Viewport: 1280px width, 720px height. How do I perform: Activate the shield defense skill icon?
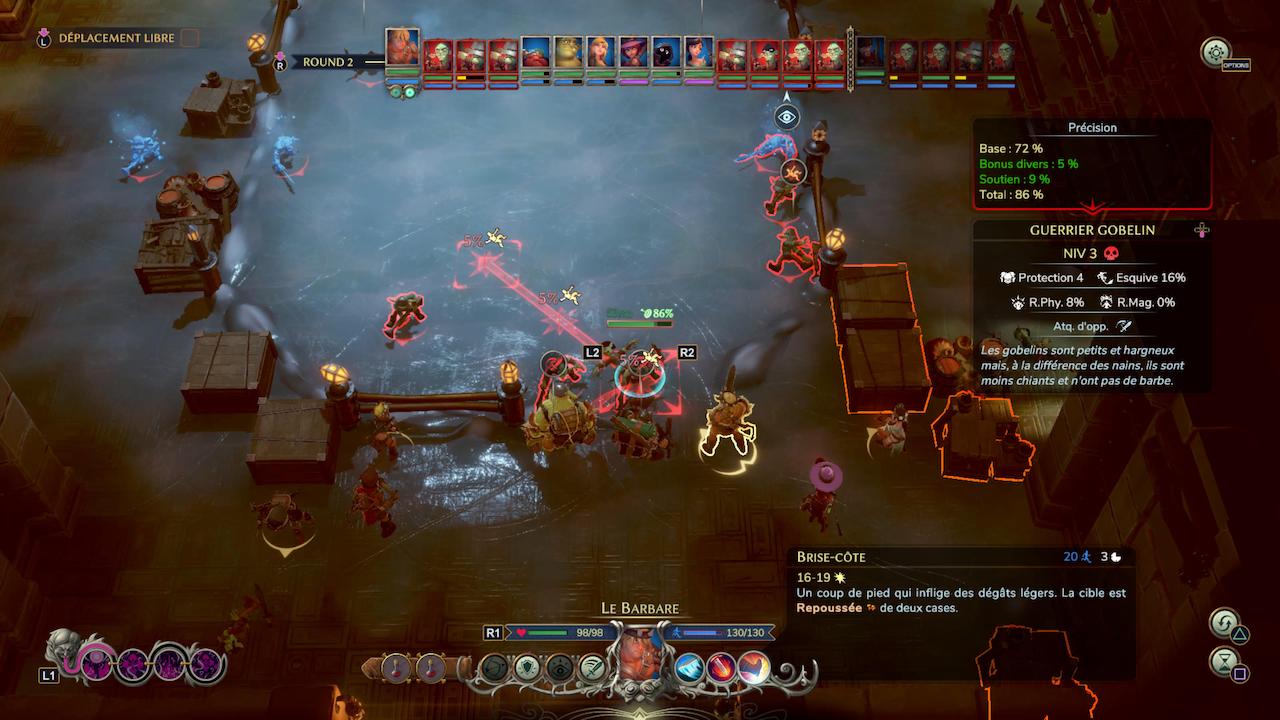coord(526,668)
